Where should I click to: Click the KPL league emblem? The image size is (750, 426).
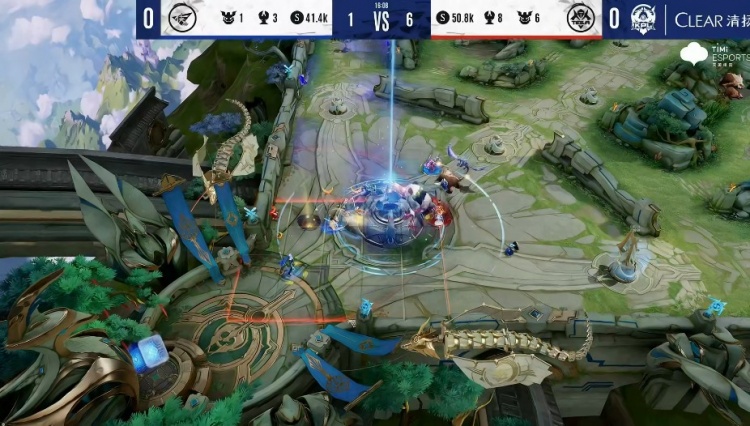(642, 19)
